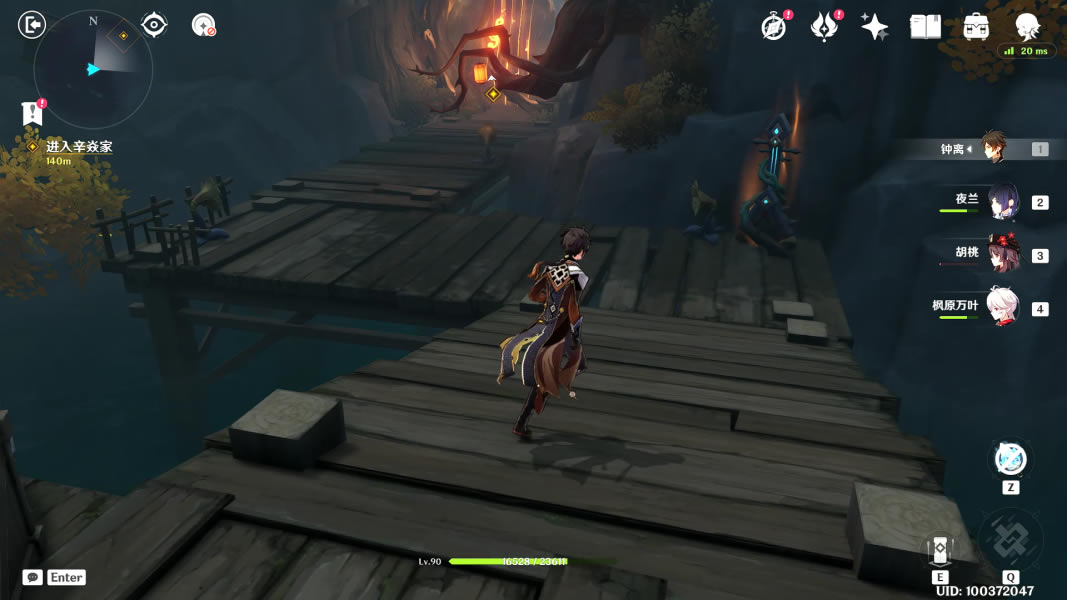This screenshot has height=600, width=1067.
Task: Open the adventurer handbook book icon
Action: click(x=925, y=27)
